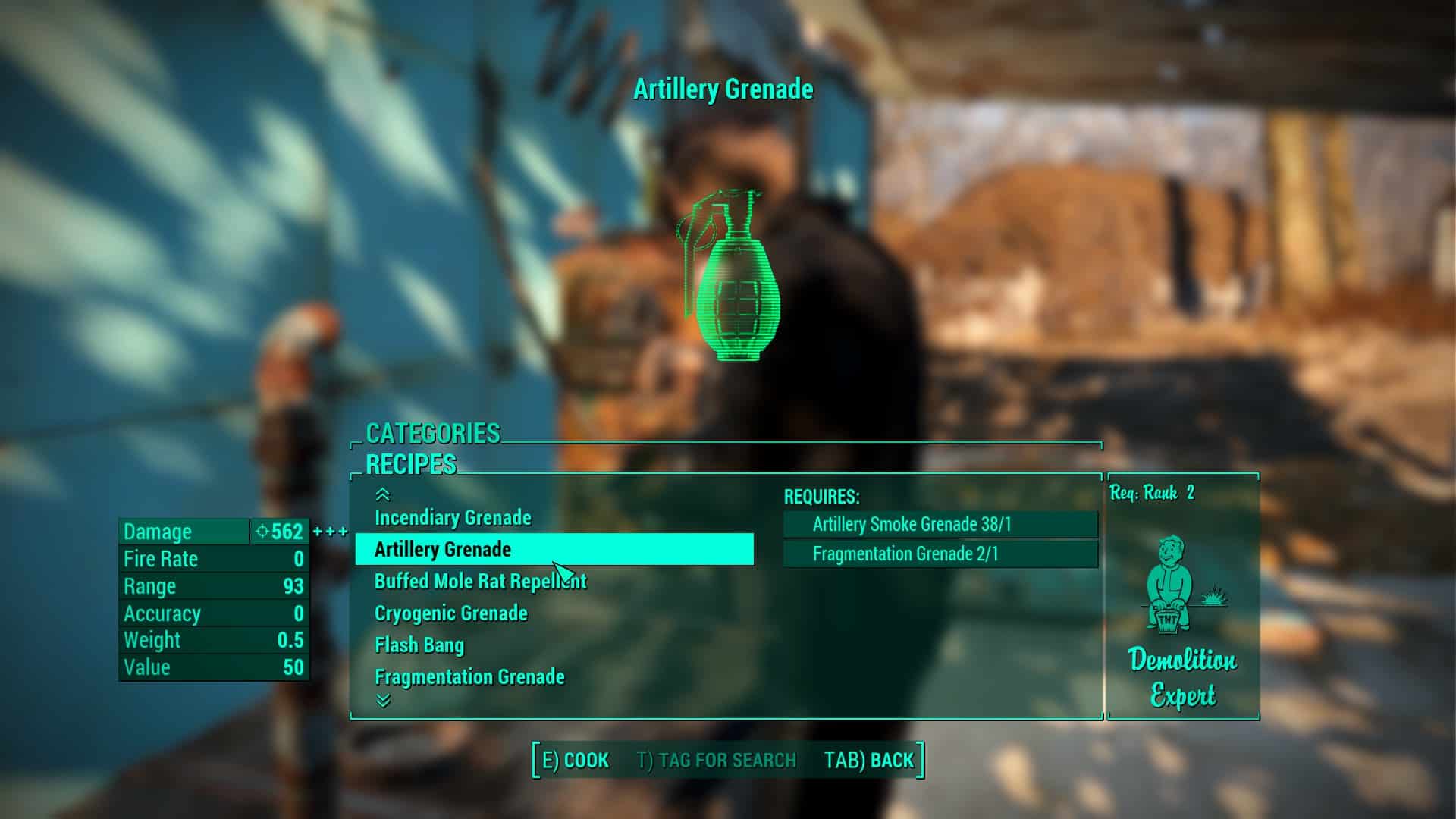Click the Cook button
The height and width of the screenshot is (819, 1456).
576,761
